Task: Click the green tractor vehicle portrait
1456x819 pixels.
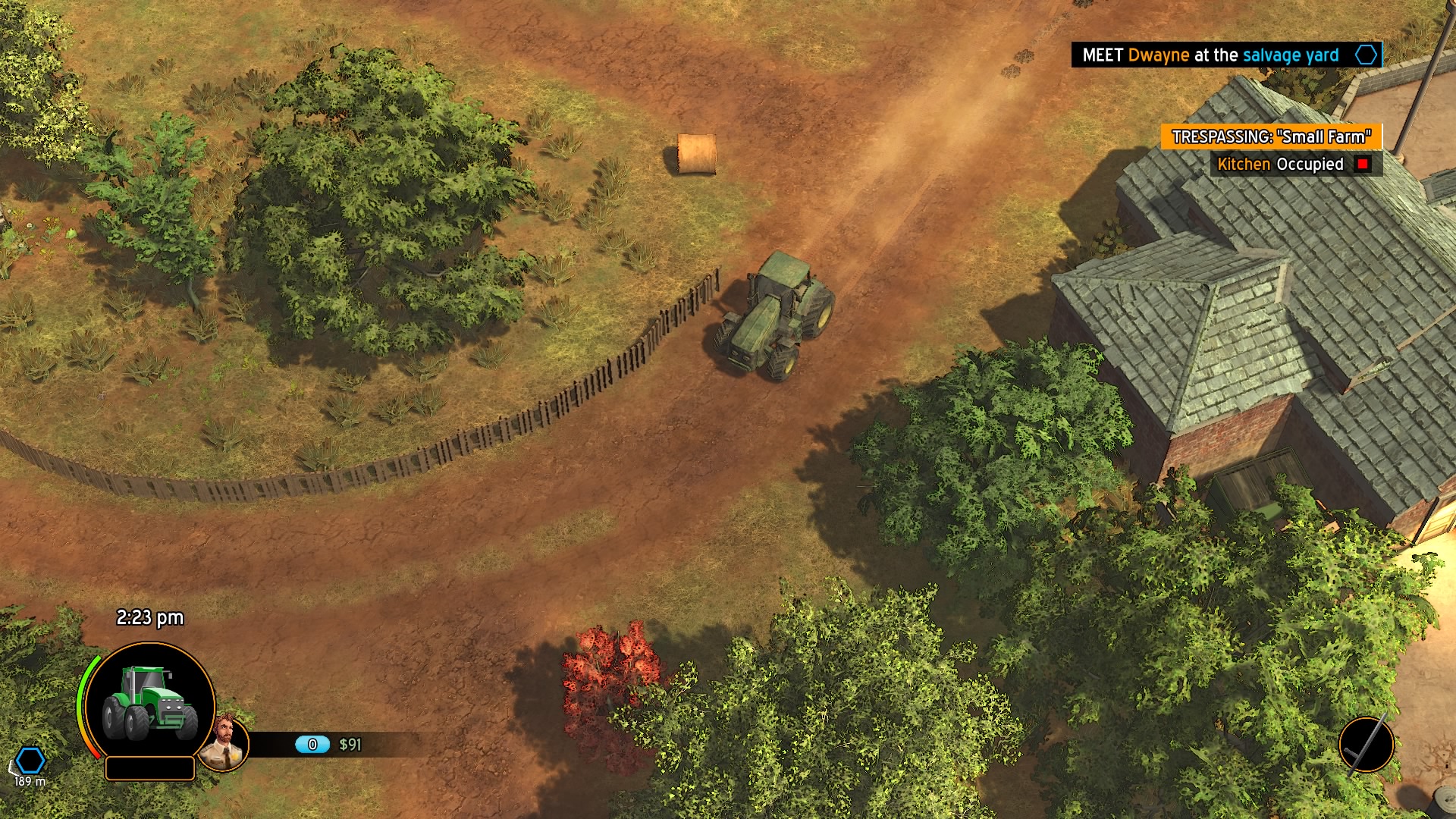Action: (150, 702)
